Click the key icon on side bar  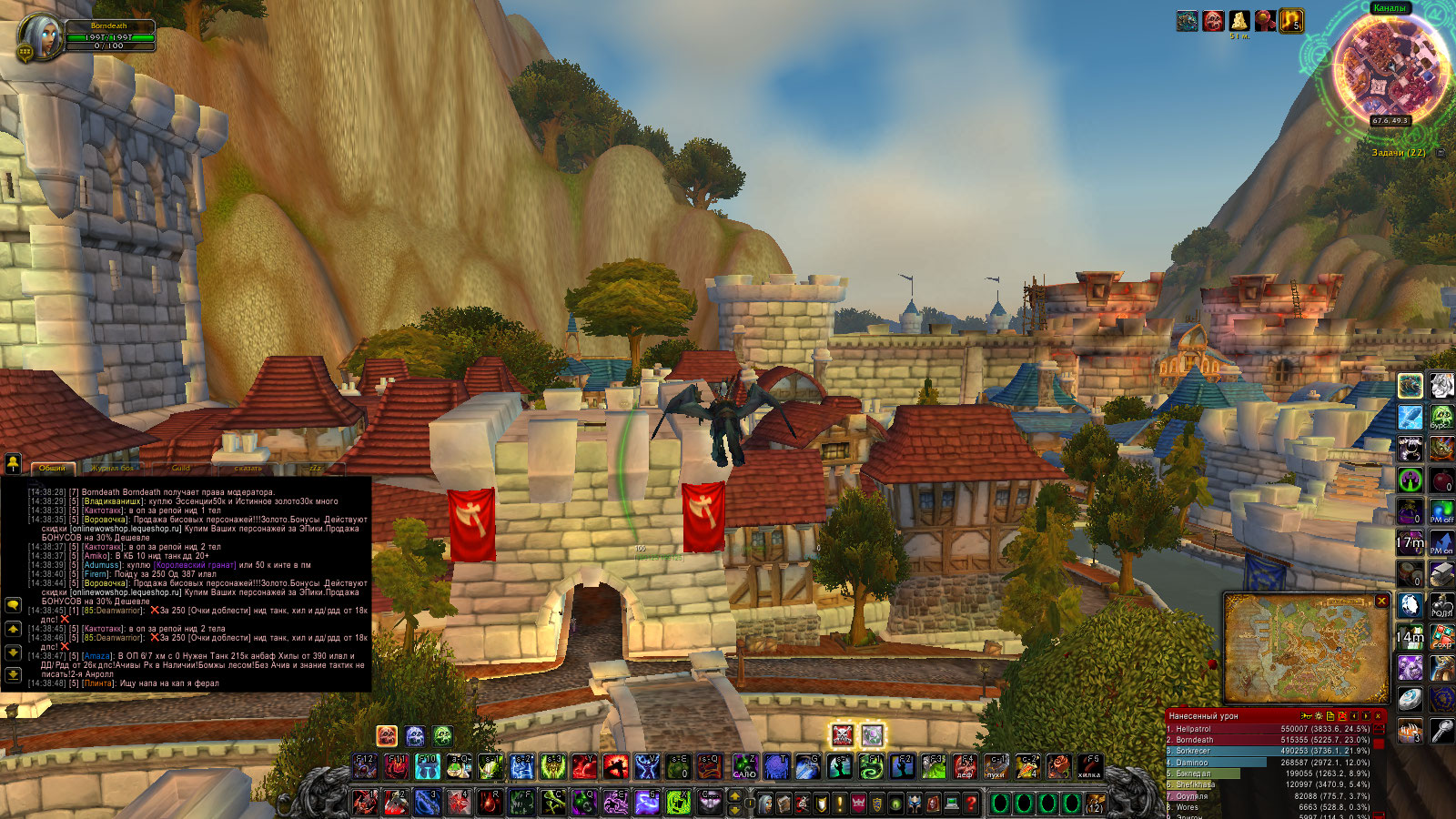[x=1441, y=731]
